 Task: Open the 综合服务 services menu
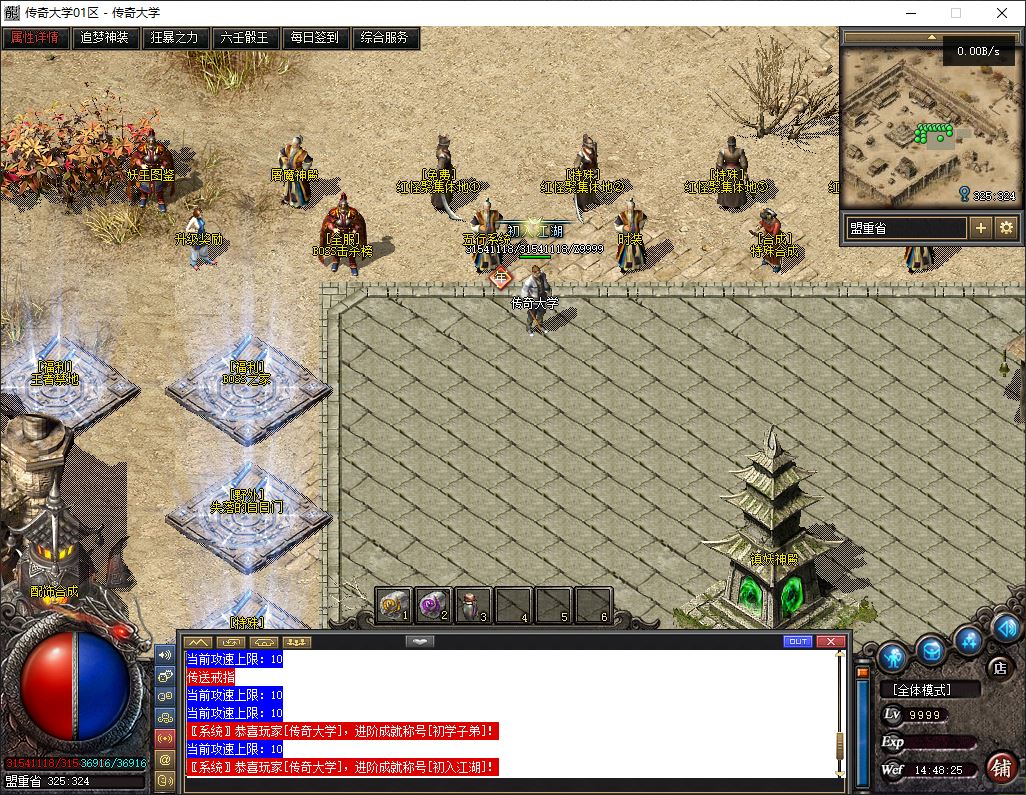(x=385, y=38)
